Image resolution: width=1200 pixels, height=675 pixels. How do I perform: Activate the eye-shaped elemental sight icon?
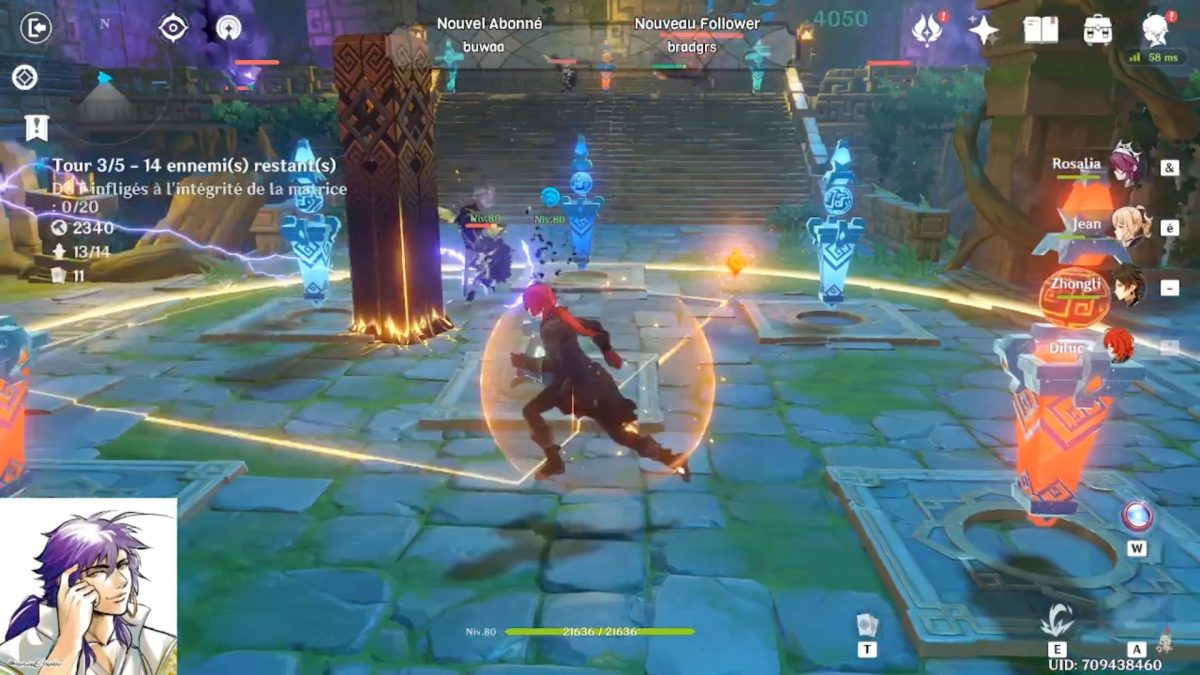[173, 28]
